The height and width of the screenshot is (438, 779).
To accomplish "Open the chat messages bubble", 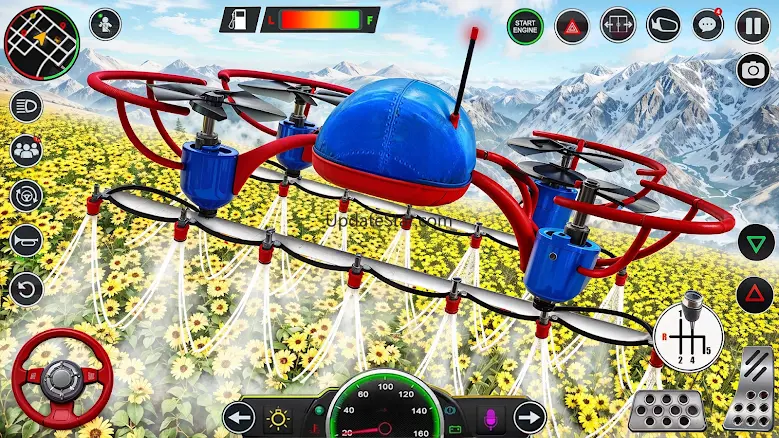I will [x=708, y=24].
